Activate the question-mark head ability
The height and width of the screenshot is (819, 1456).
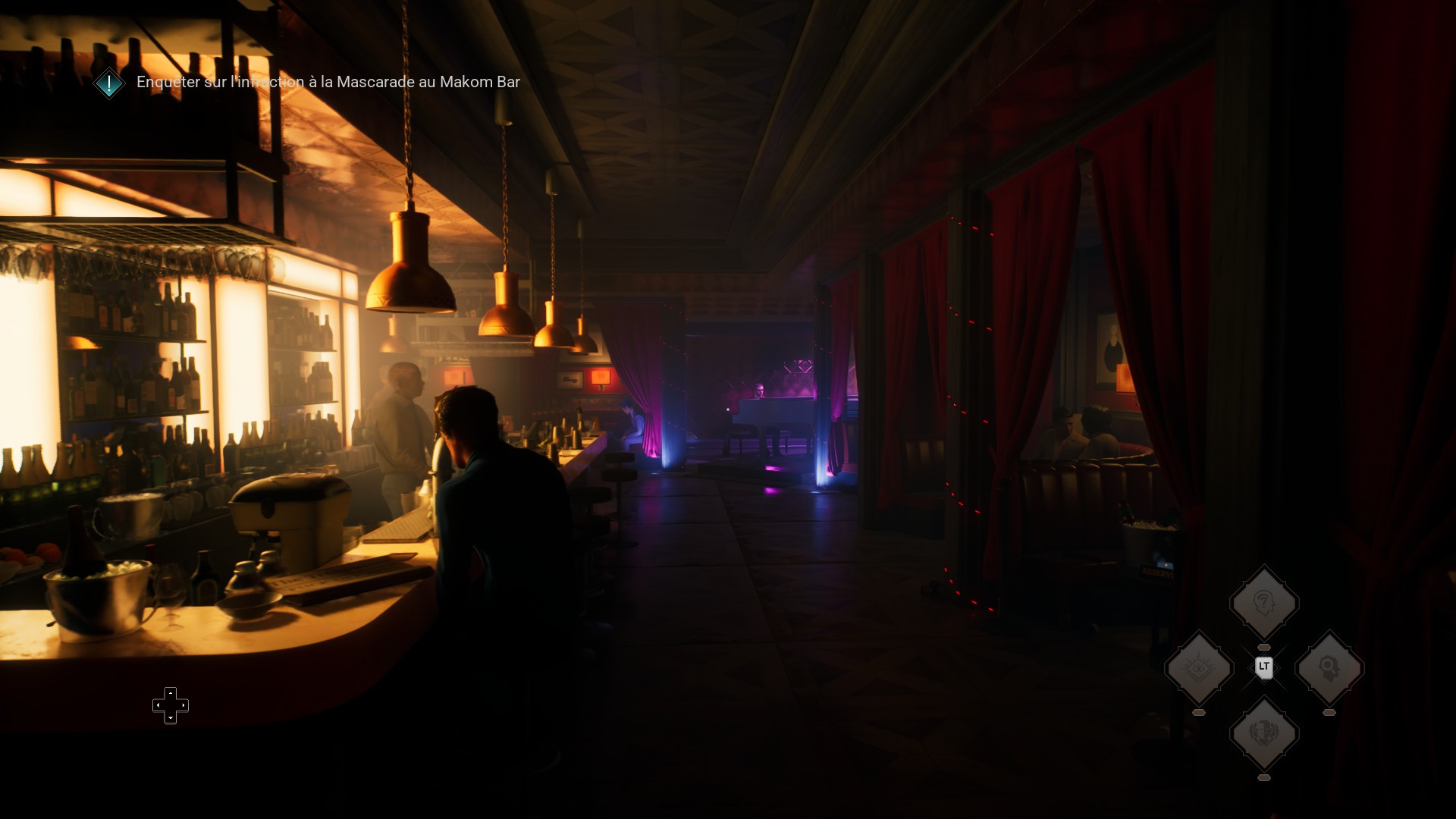click(1263, 604)
